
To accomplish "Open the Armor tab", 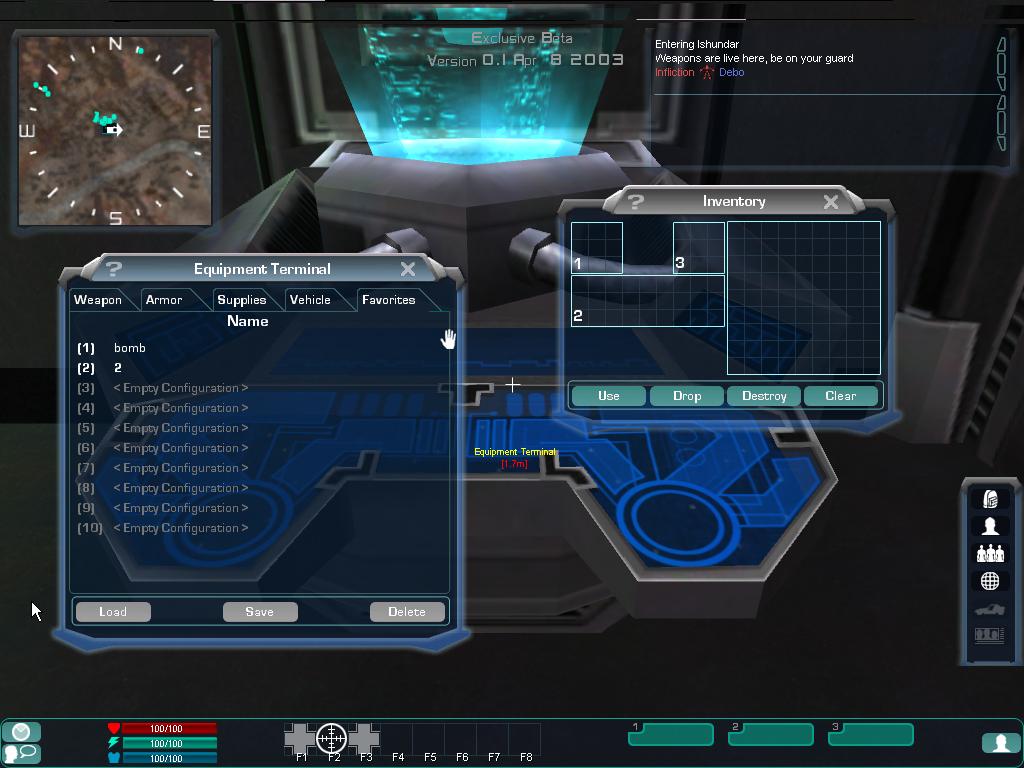I will [164, 300].
